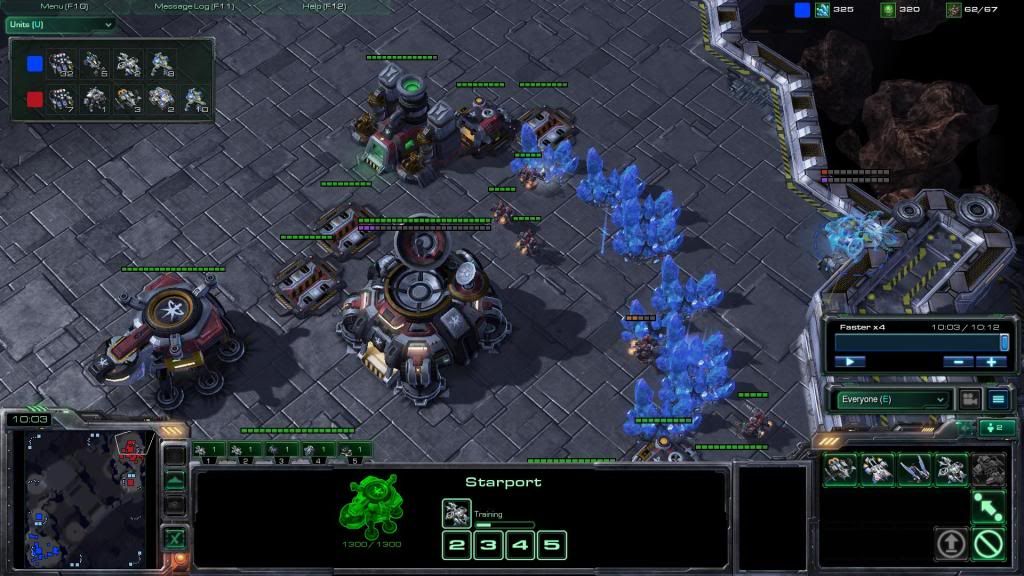
Task: Open the Everyone (E) vision dropdown
Action: point(890,399)
